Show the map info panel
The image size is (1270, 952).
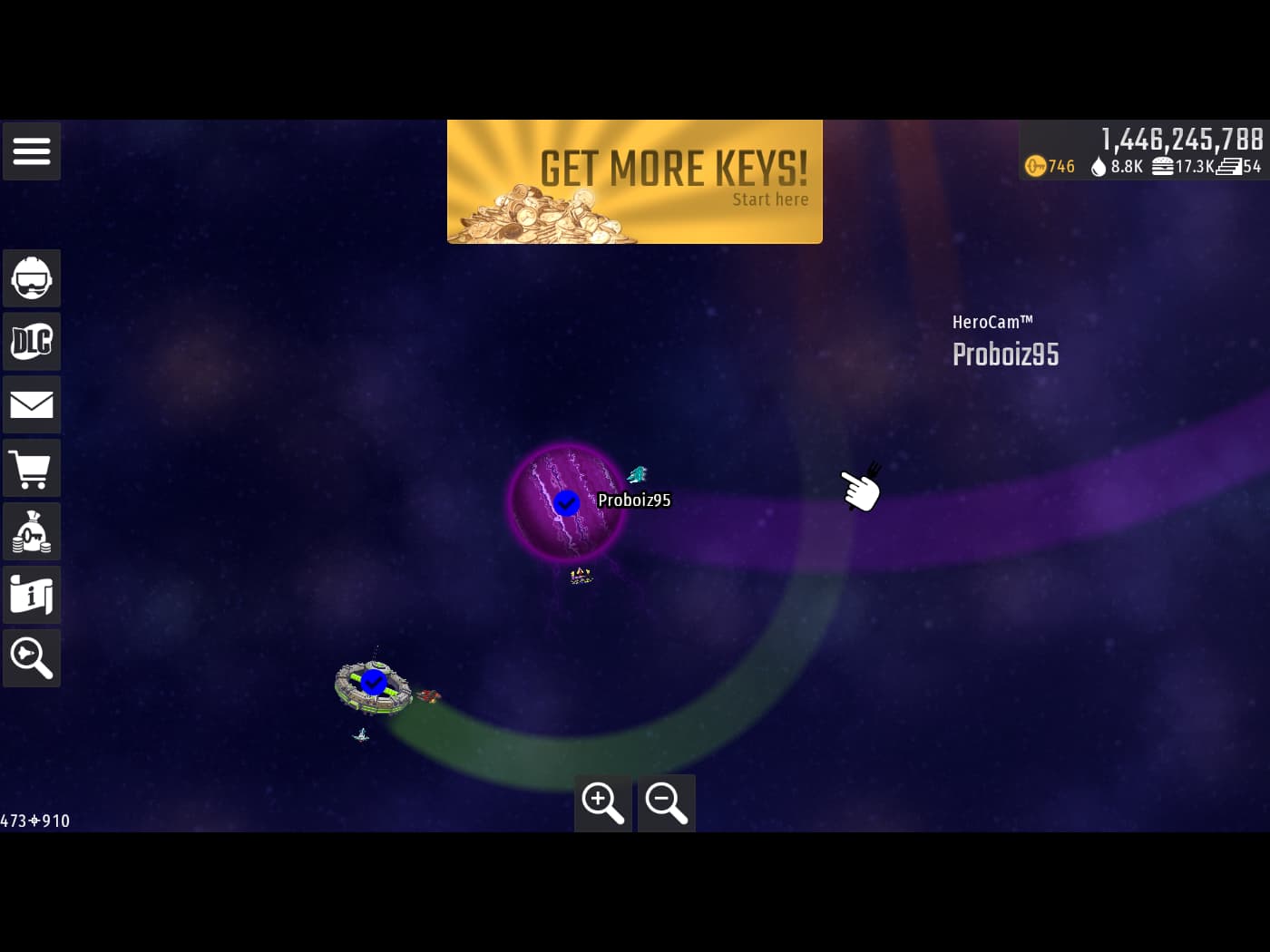point(32,595)
